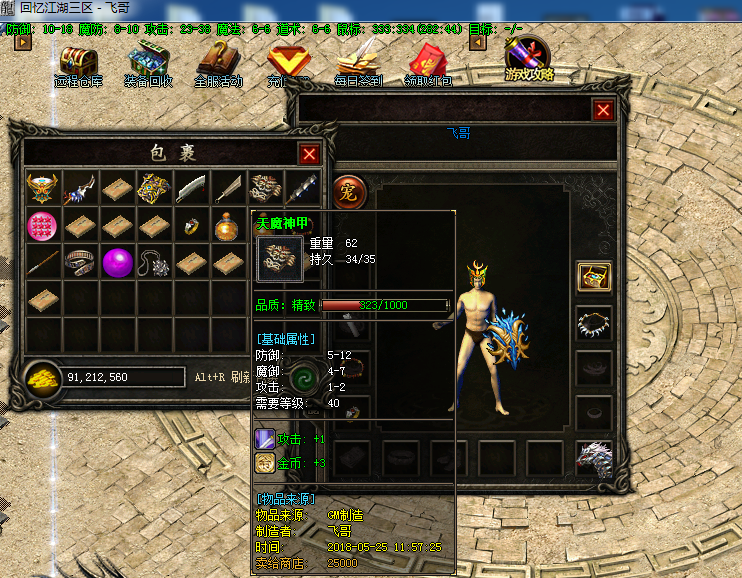Screen dimensions: 742x578
Task: Select the pink star orb item
Action: (43, 226)
